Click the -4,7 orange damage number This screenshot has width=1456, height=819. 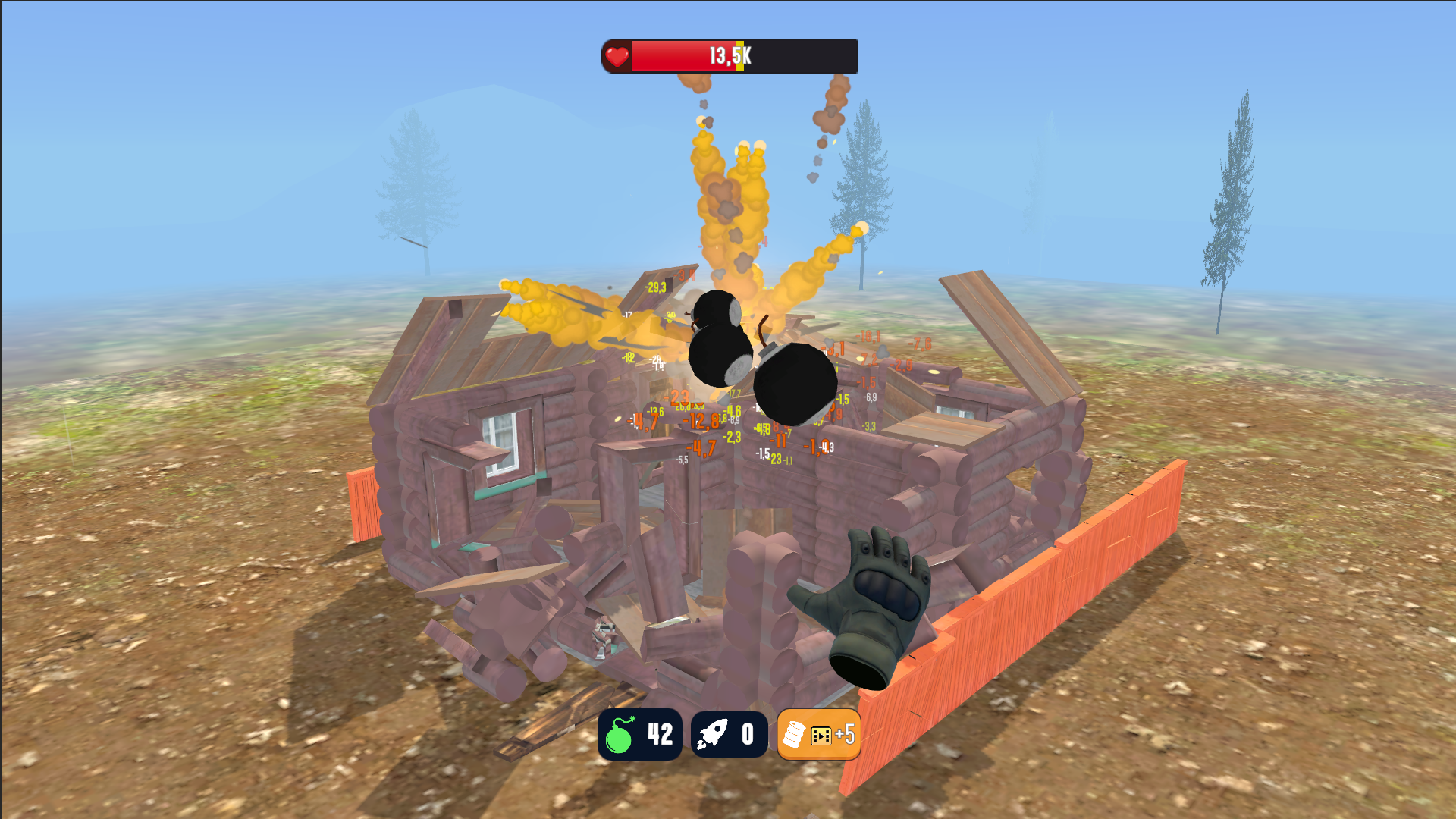coord(700,447)
